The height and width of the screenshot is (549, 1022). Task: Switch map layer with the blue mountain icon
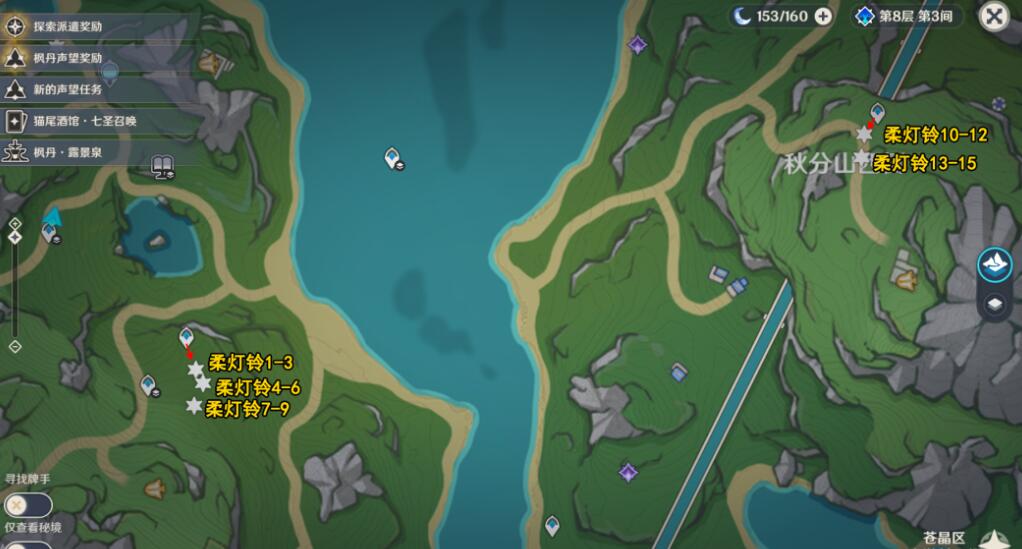[995, 265]
